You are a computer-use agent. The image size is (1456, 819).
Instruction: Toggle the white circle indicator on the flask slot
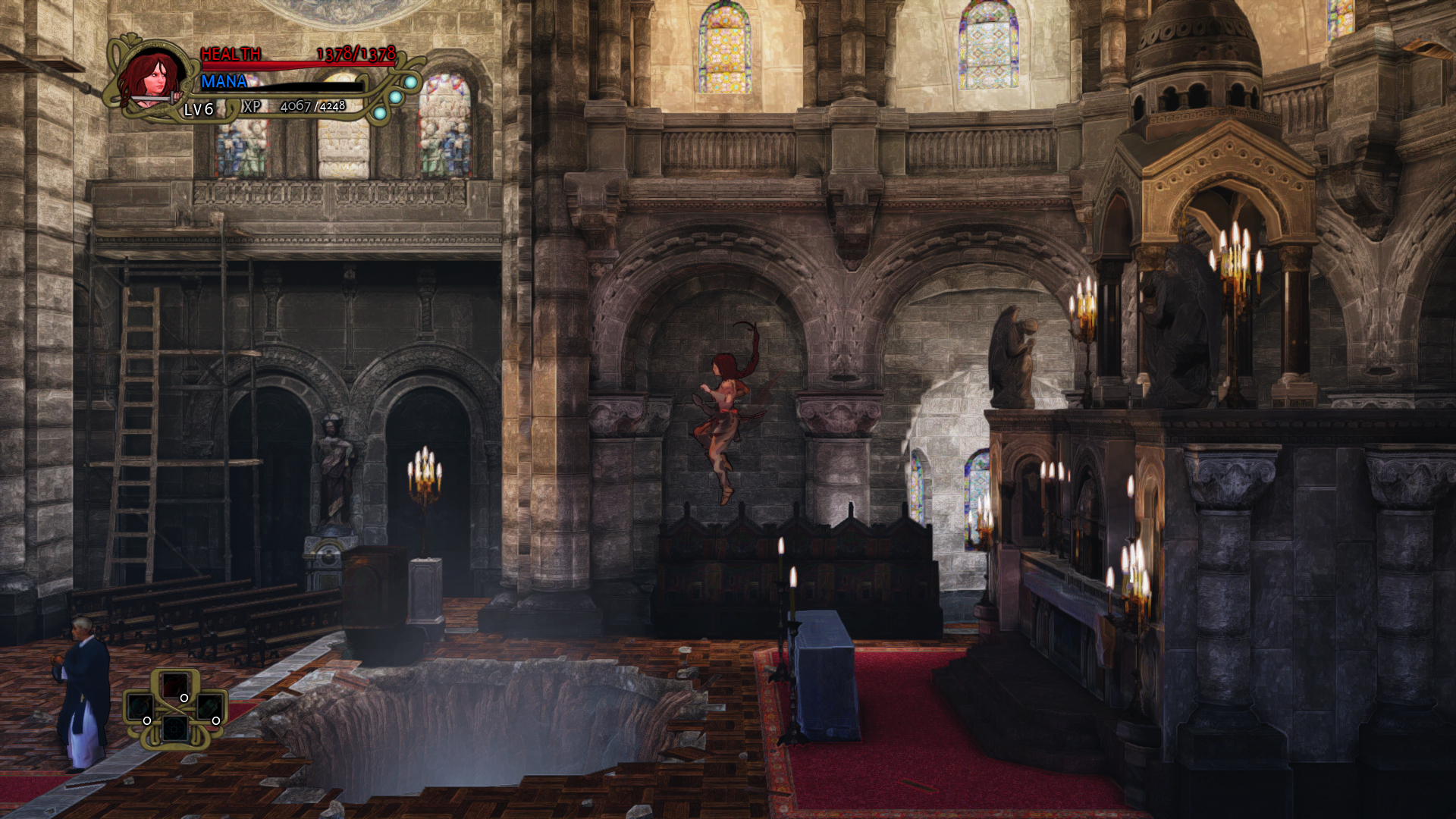[x=147, y=721]
